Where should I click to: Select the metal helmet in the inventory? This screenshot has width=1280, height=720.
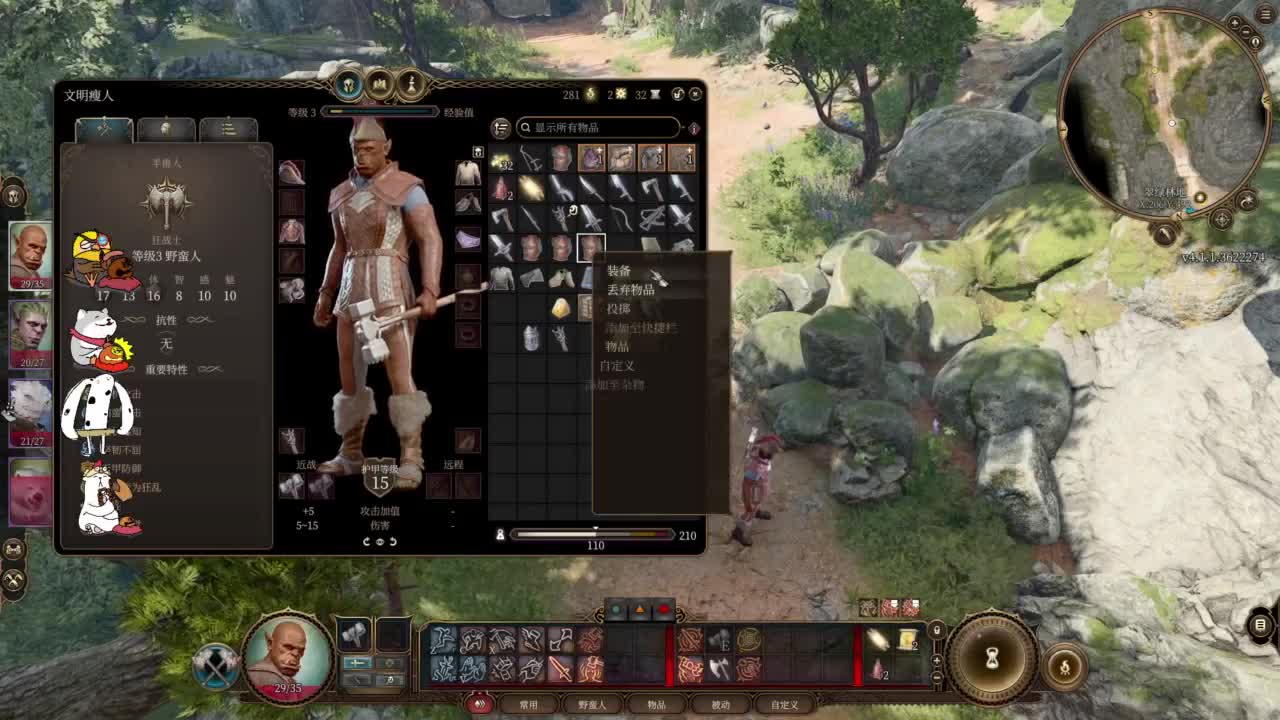(x=531, y=338)
